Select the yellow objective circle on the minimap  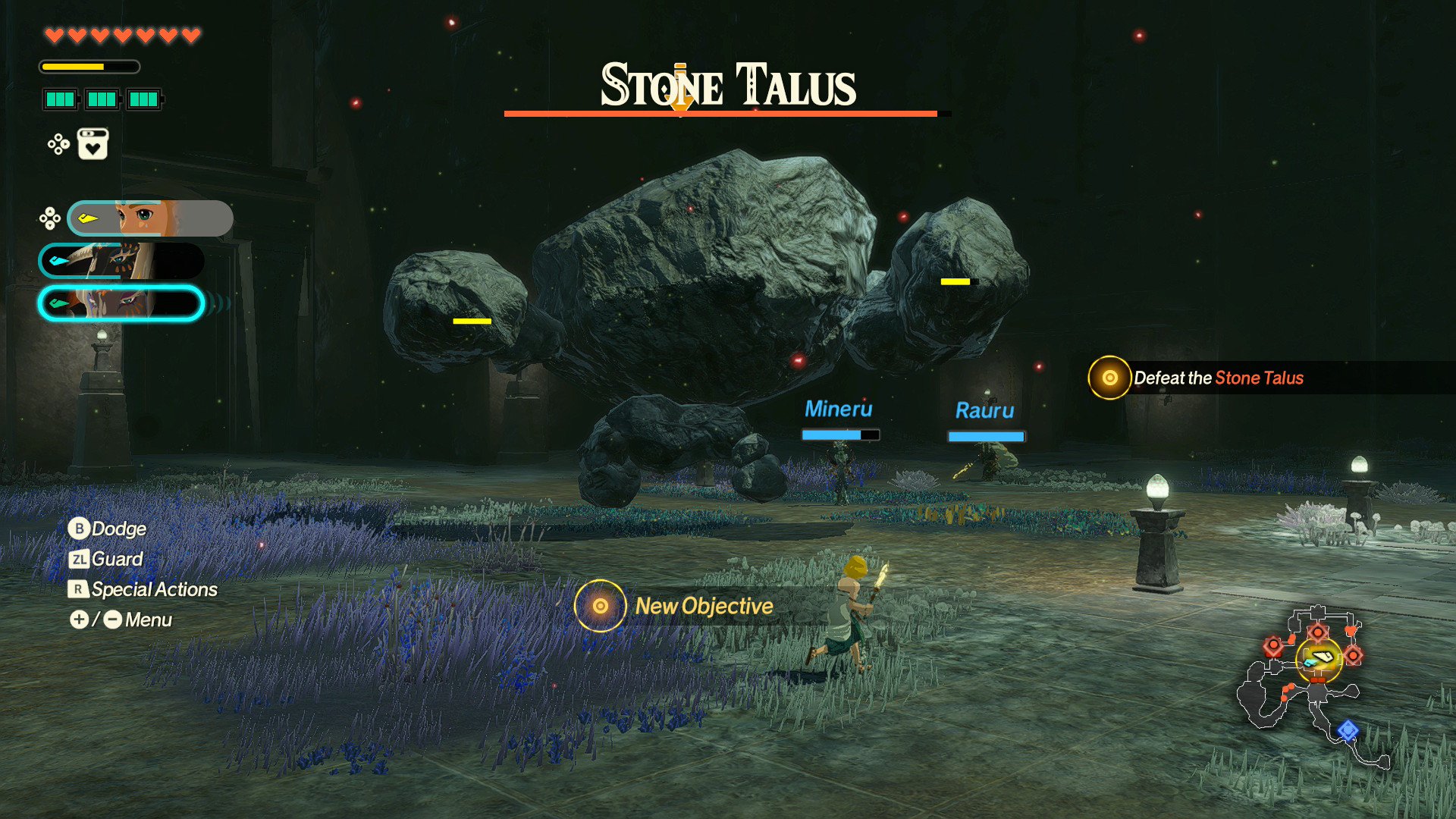click(1319, 658)
